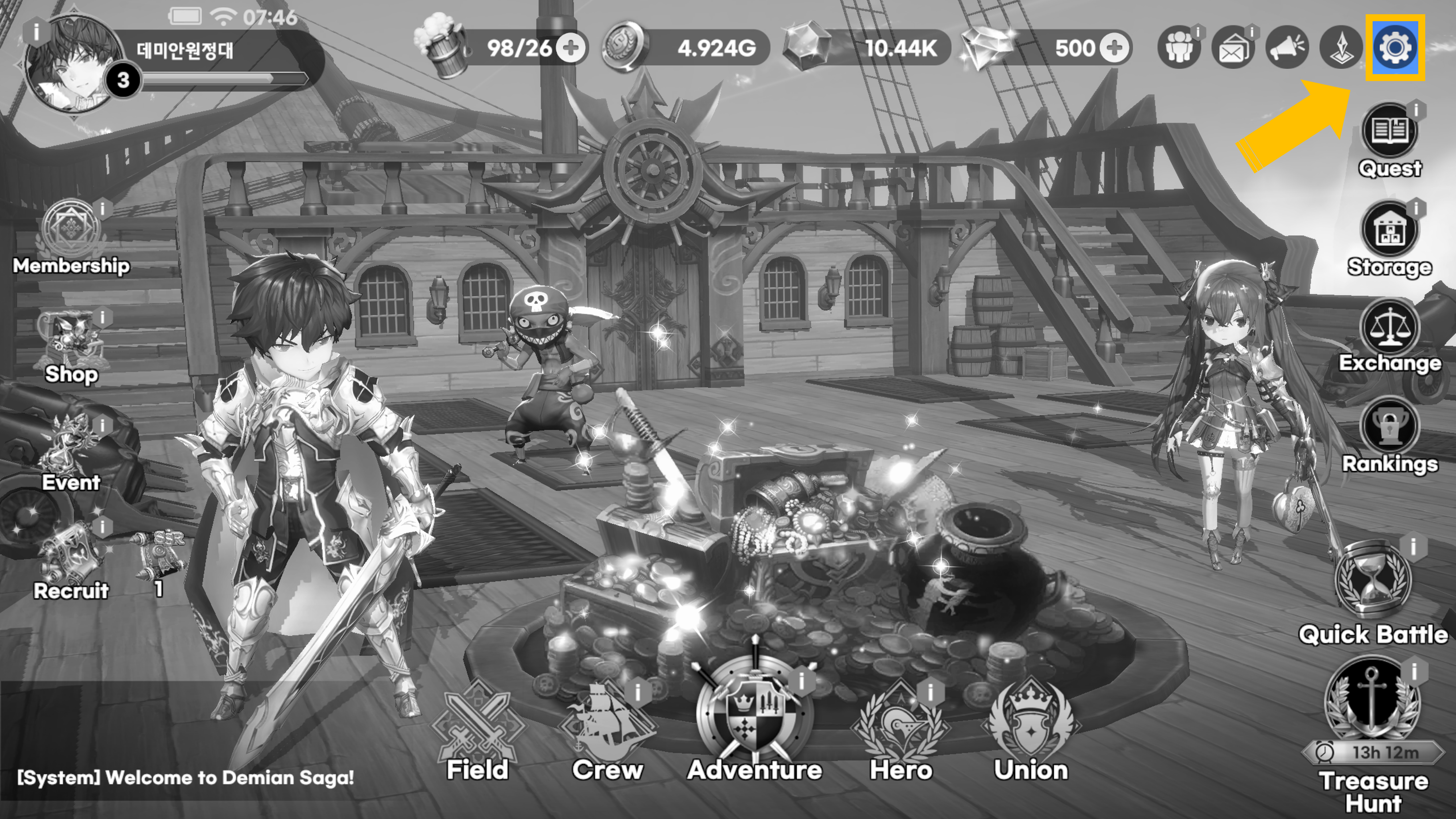Go to the Field menu
The height and width of the screenshot is (819, 1456).
pos(478,729)
